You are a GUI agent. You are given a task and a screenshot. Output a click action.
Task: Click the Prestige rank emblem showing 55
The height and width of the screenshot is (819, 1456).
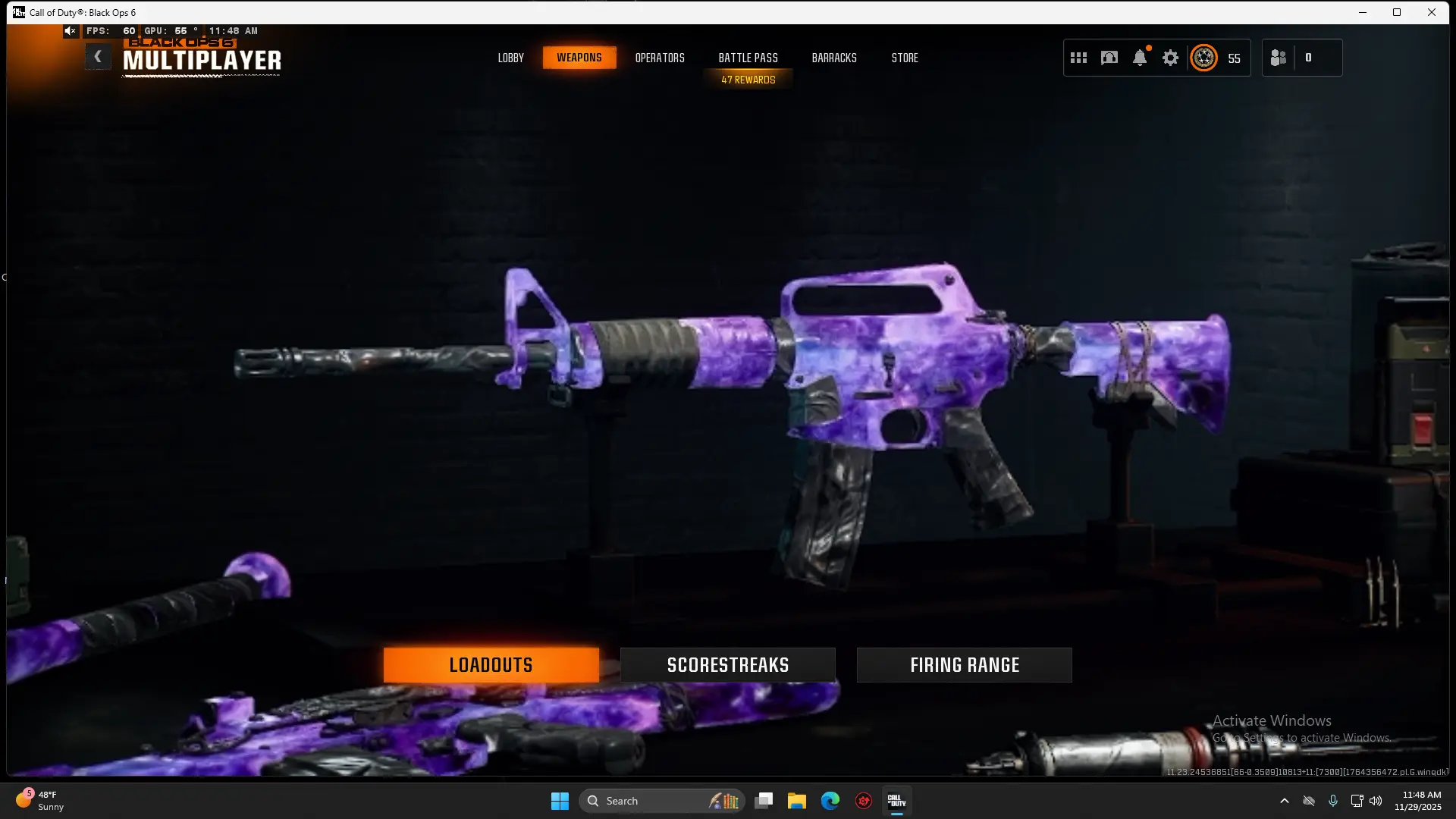point(1206,57)
